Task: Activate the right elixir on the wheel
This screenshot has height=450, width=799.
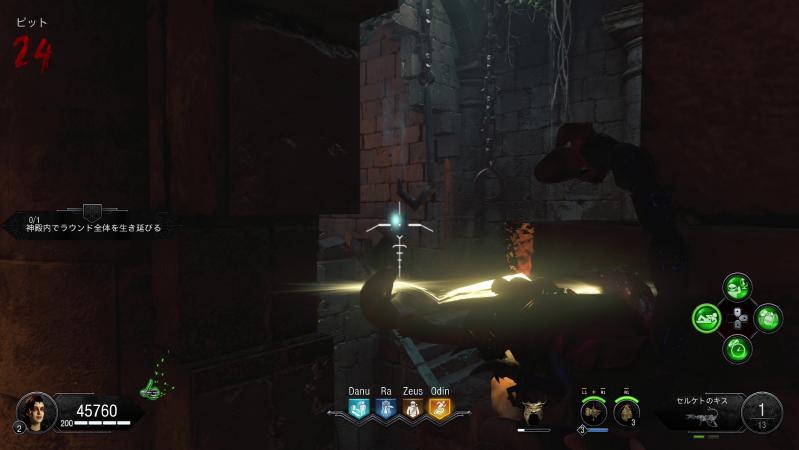Action: (x=768, y=319)
